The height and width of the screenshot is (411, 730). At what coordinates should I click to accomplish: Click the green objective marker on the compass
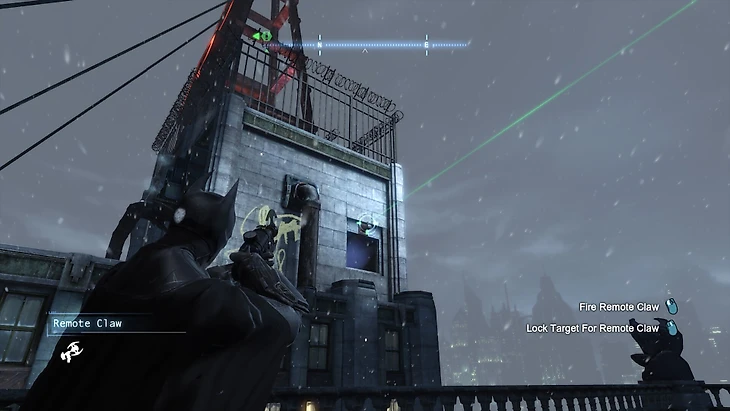(262, 36)
